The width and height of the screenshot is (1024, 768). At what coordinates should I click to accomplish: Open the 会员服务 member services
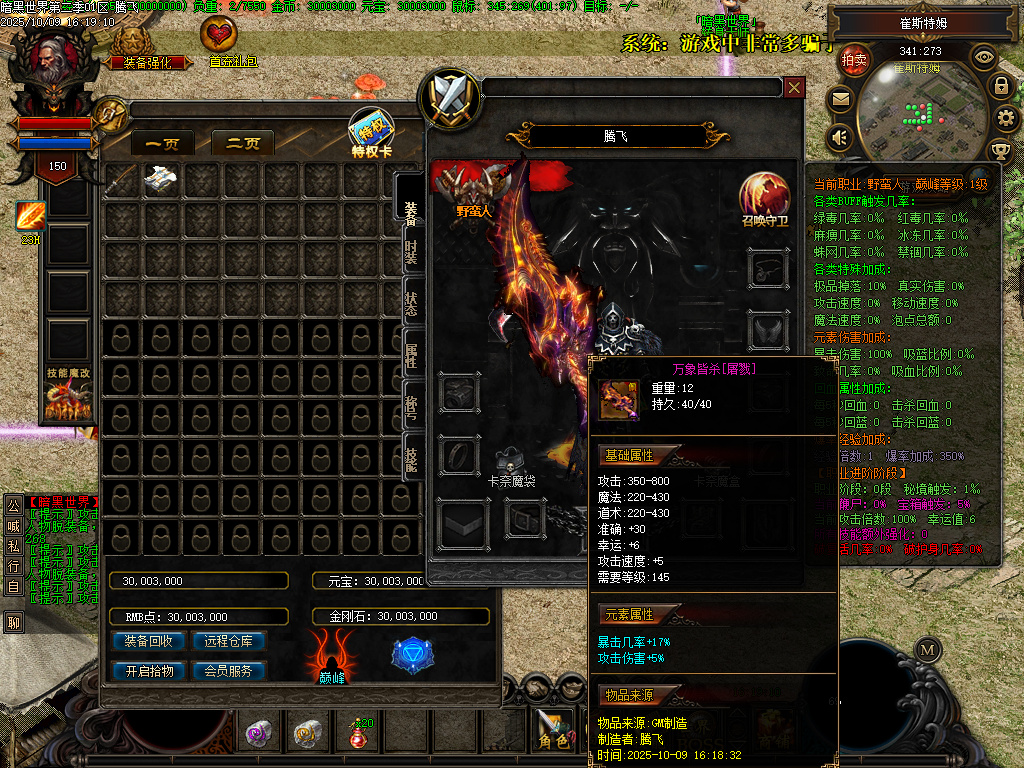pyautogui.click(x=228, y=671)
